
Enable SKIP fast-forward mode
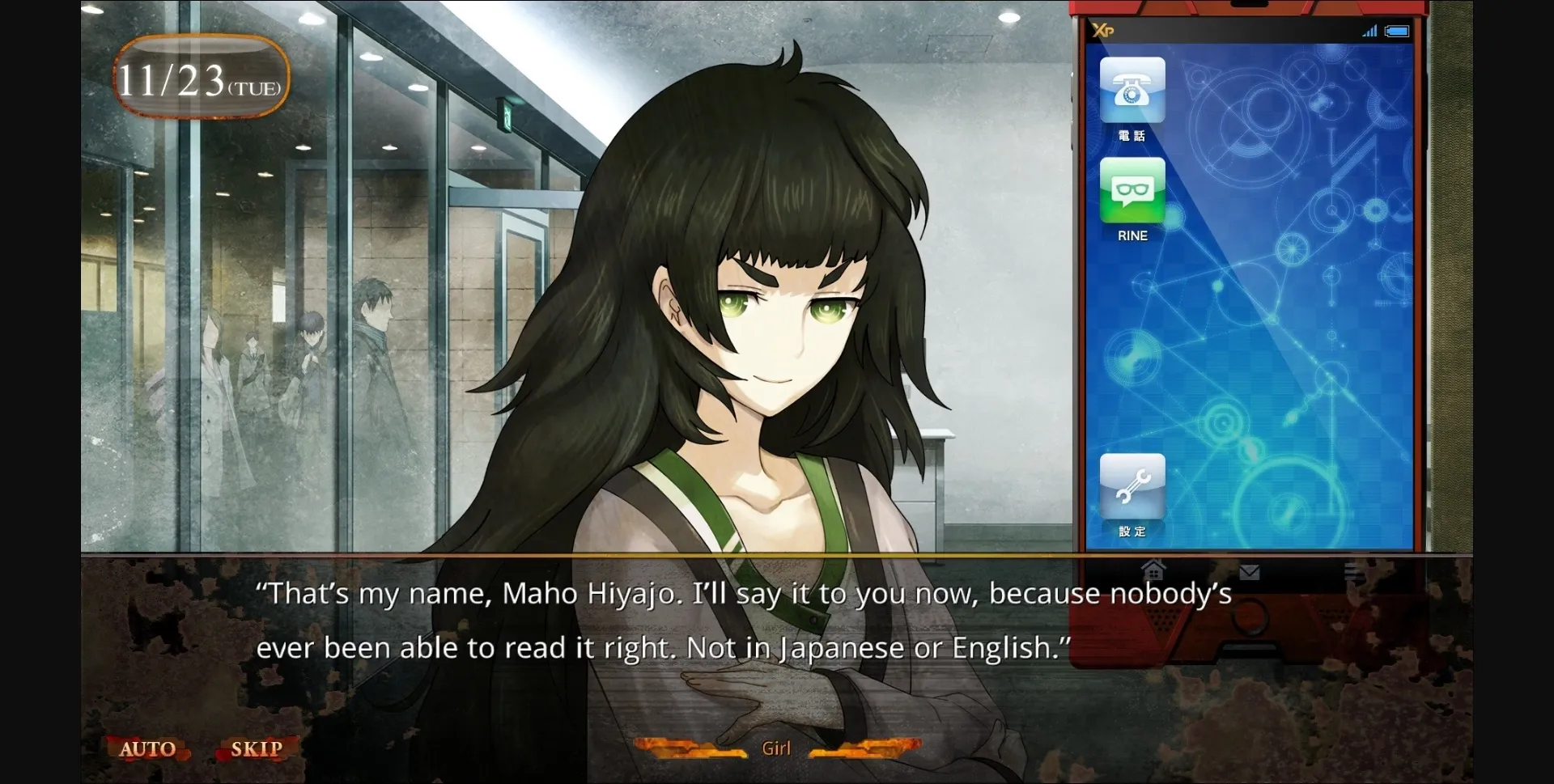pos(256,748)
